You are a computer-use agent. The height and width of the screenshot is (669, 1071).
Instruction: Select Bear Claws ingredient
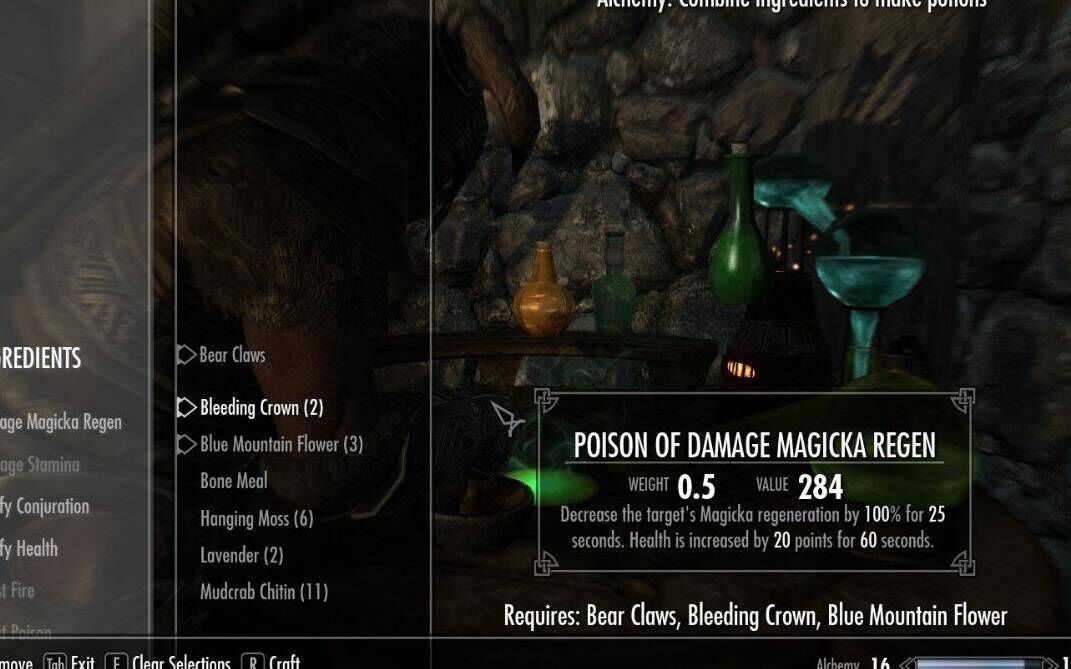(232, 355)
